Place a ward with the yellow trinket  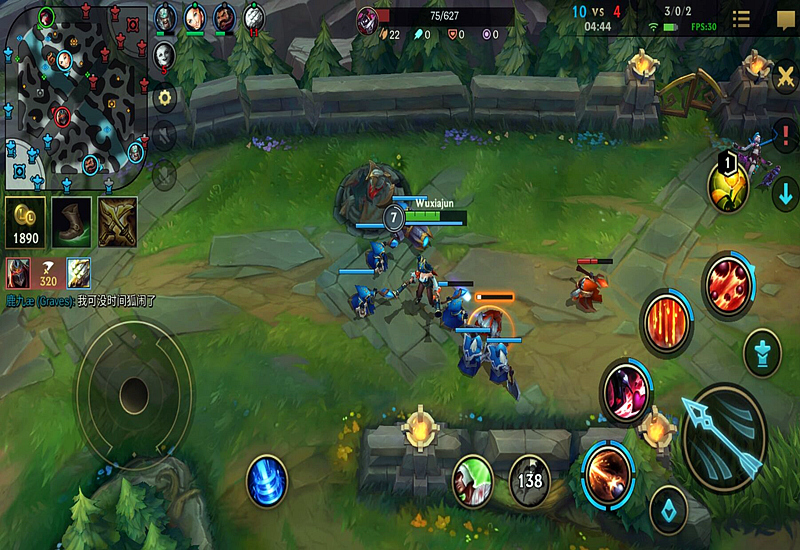pyautogui.click(x=728, y=183)
